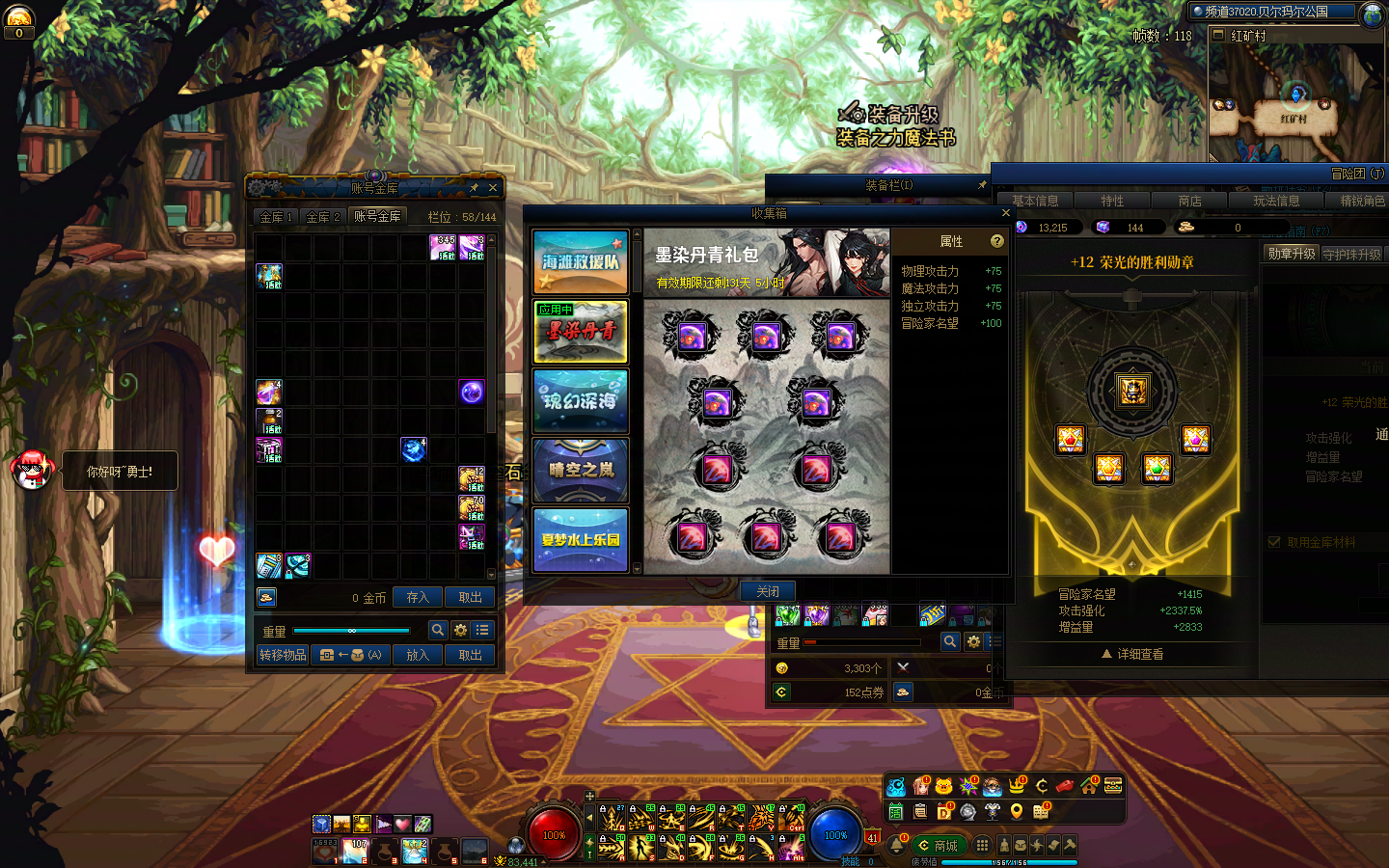Choose the 瑰幻深海 collection set
The height and width of the screenshot is (868, 1389).
(x=581, y=401)
